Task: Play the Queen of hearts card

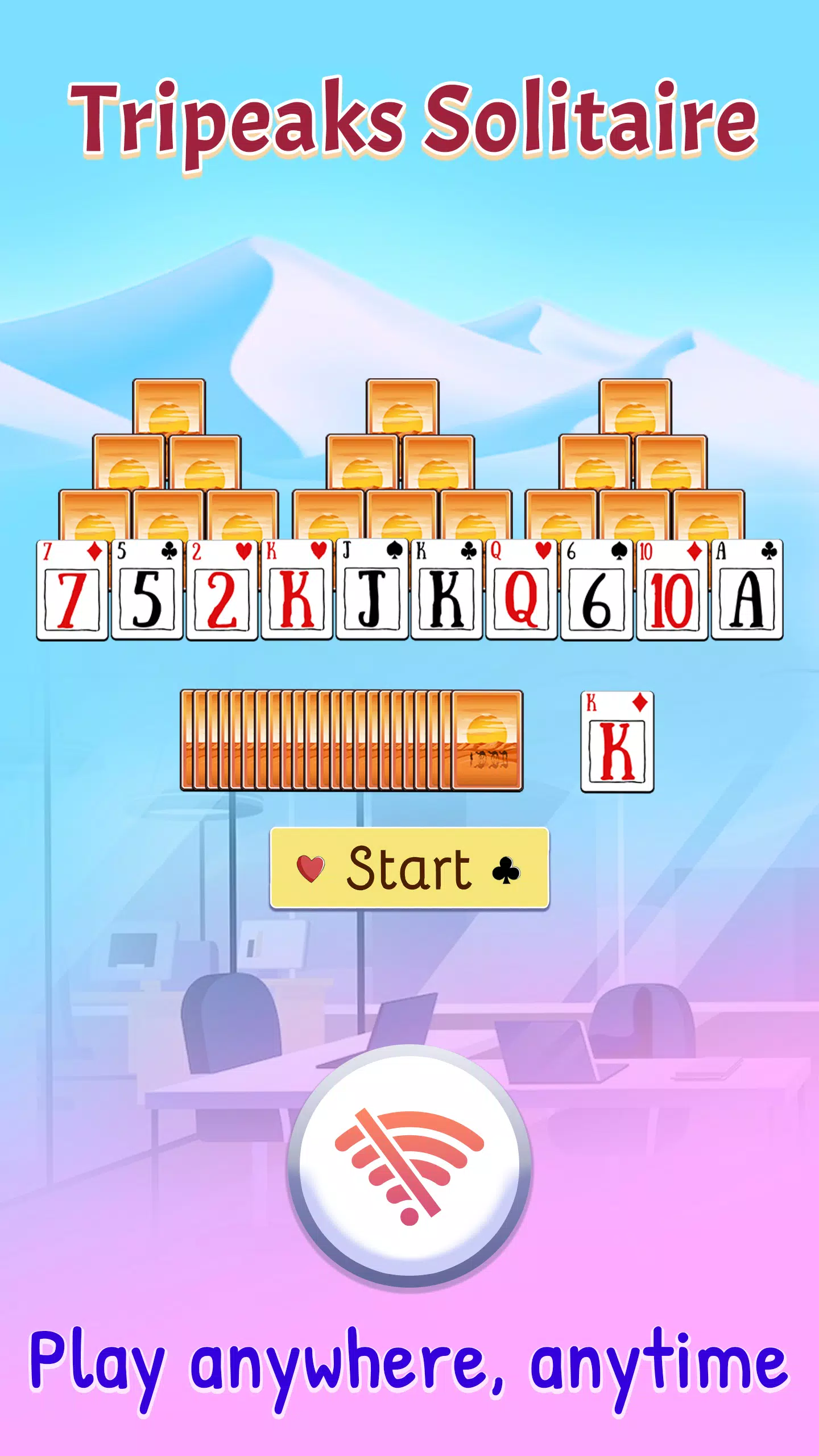Action: coord(522,590)
